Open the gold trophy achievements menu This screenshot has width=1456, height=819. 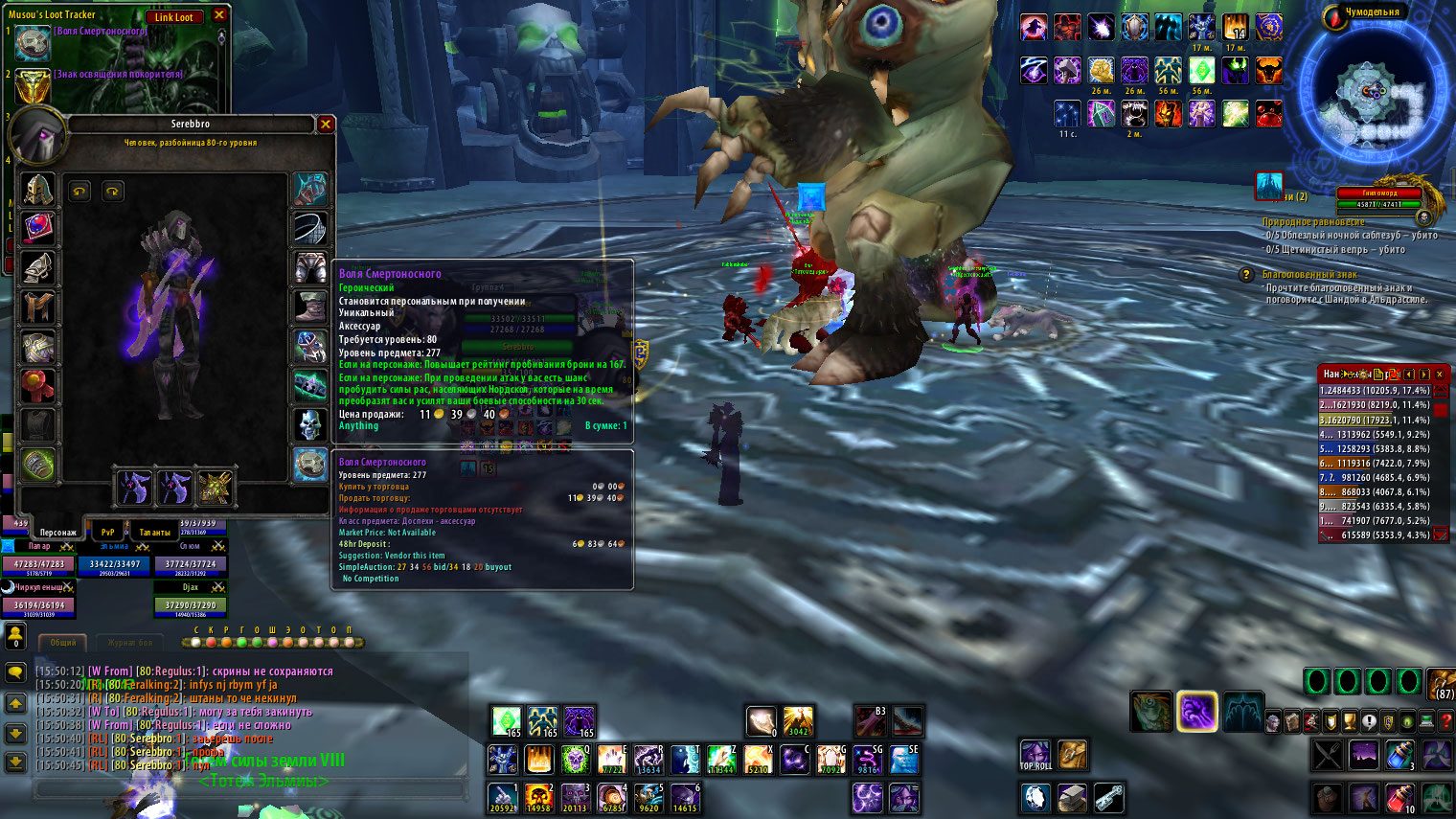click(x=1350, y=721)
